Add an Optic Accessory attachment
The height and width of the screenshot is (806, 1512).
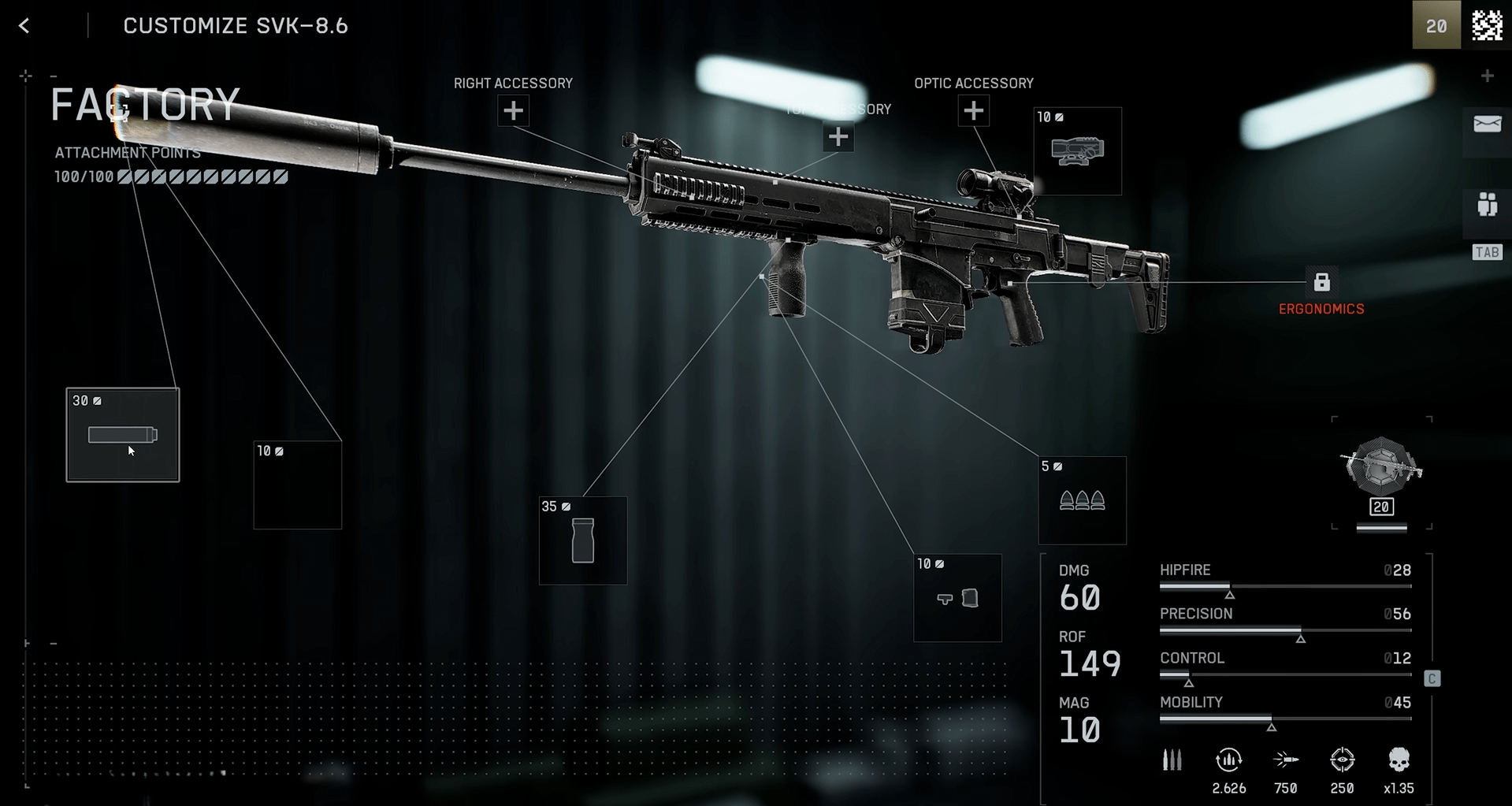[973, 111]
